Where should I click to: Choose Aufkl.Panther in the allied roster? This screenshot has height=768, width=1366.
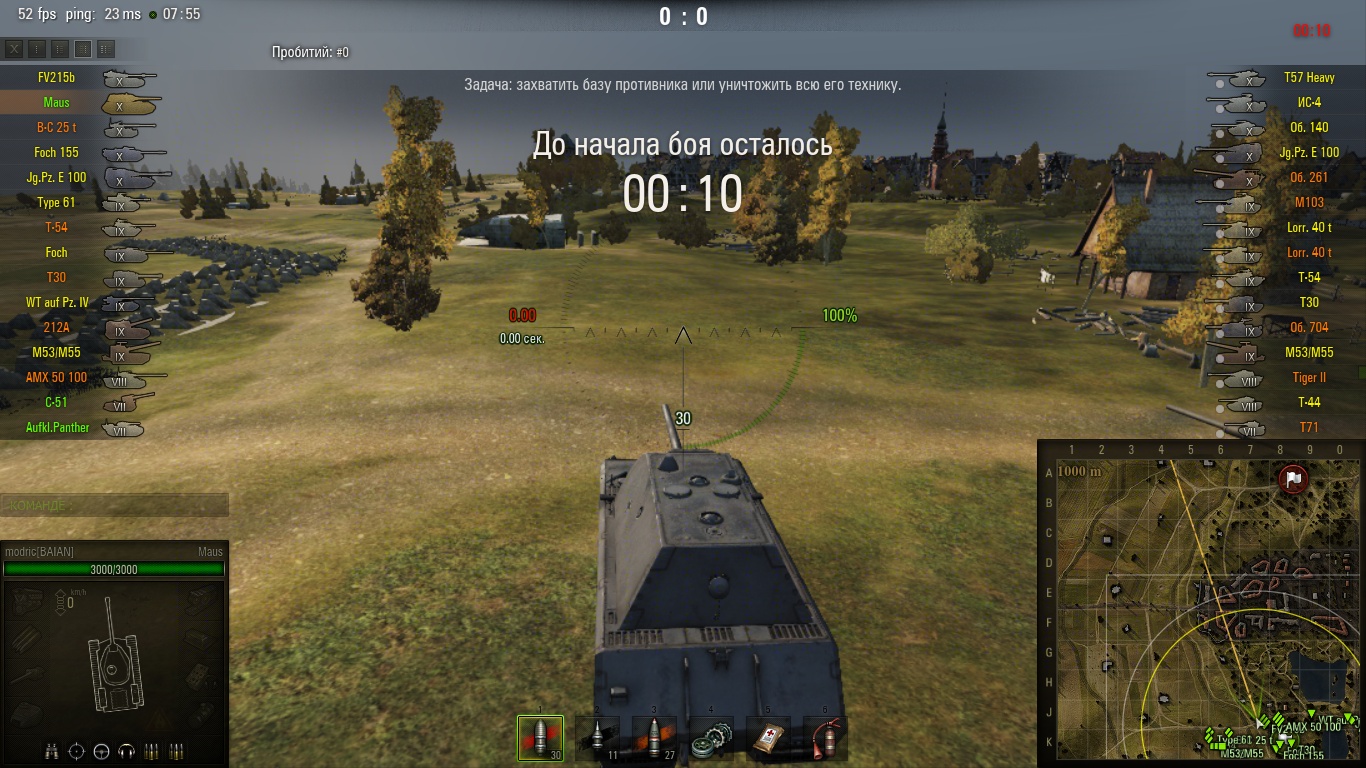click(57, 427)
